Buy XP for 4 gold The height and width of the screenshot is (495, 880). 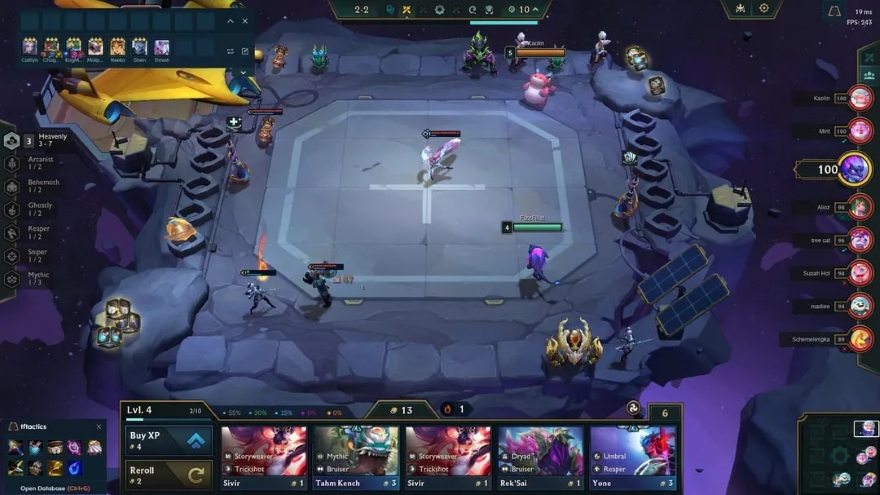(x=168, y=440)
